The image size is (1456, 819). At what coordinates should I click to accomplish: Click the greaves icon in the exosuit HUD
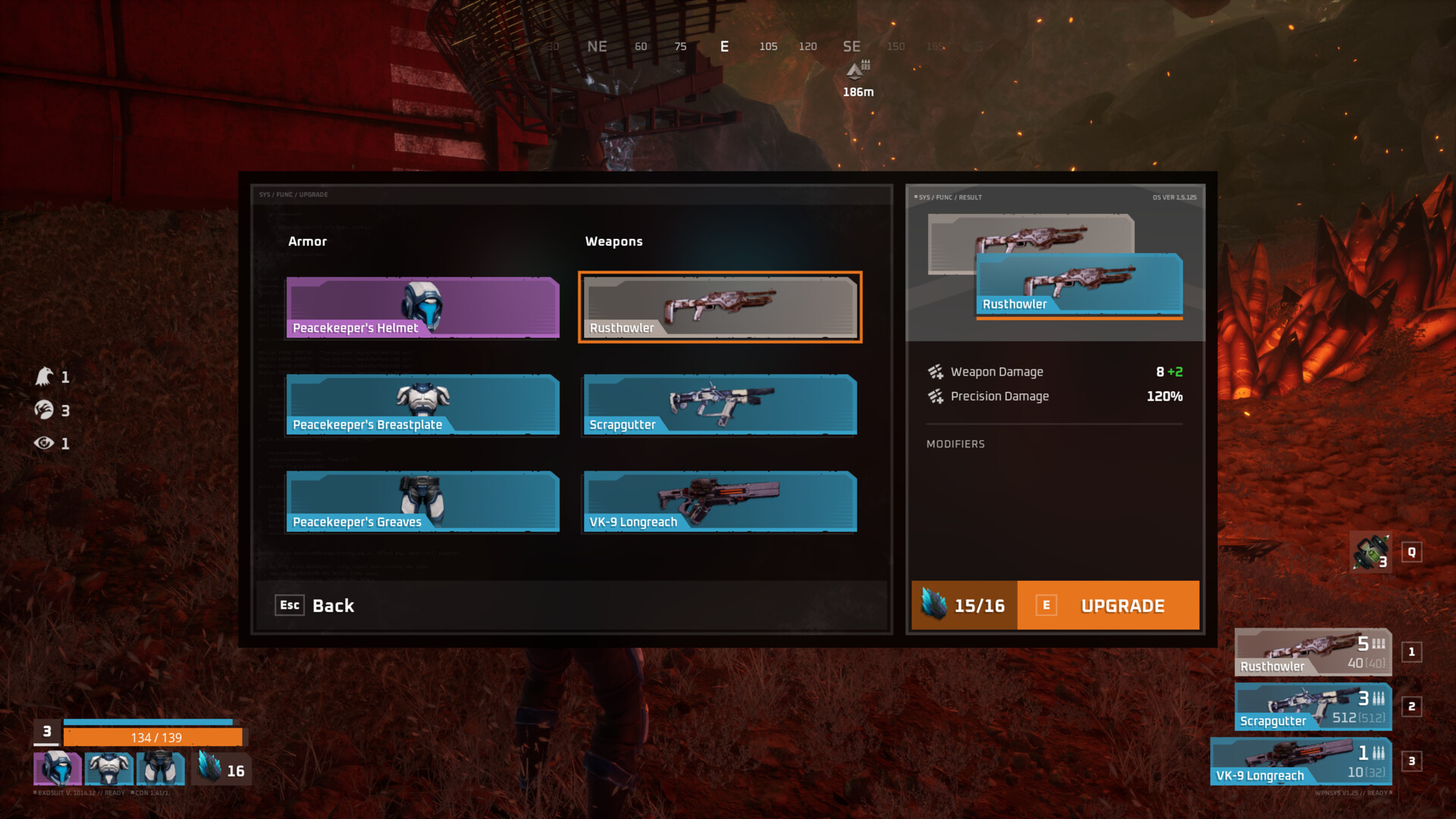161,768
